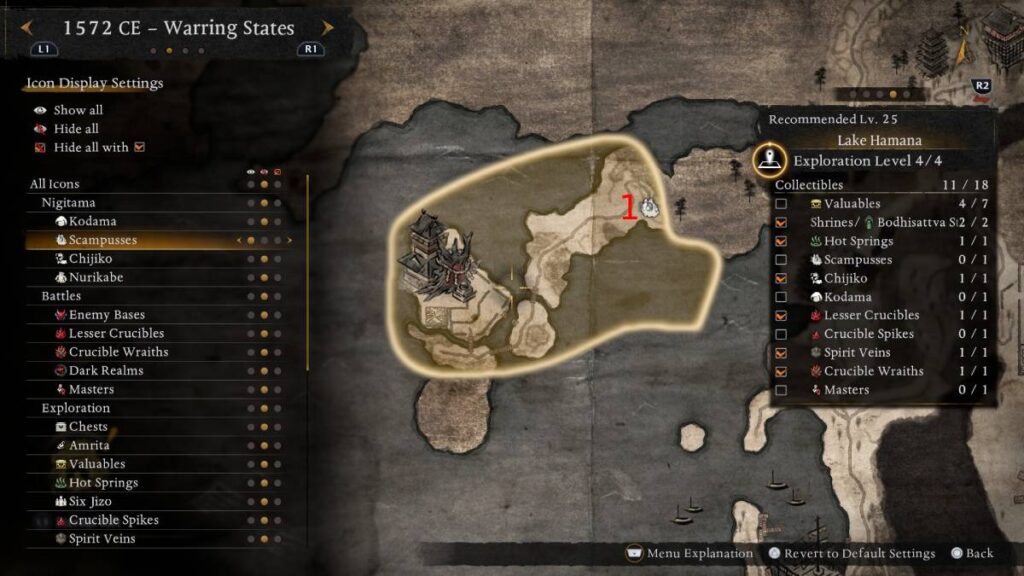Select the Amrita filter entry
This screenshot has width=1024, height=576.
coord(89,445)
